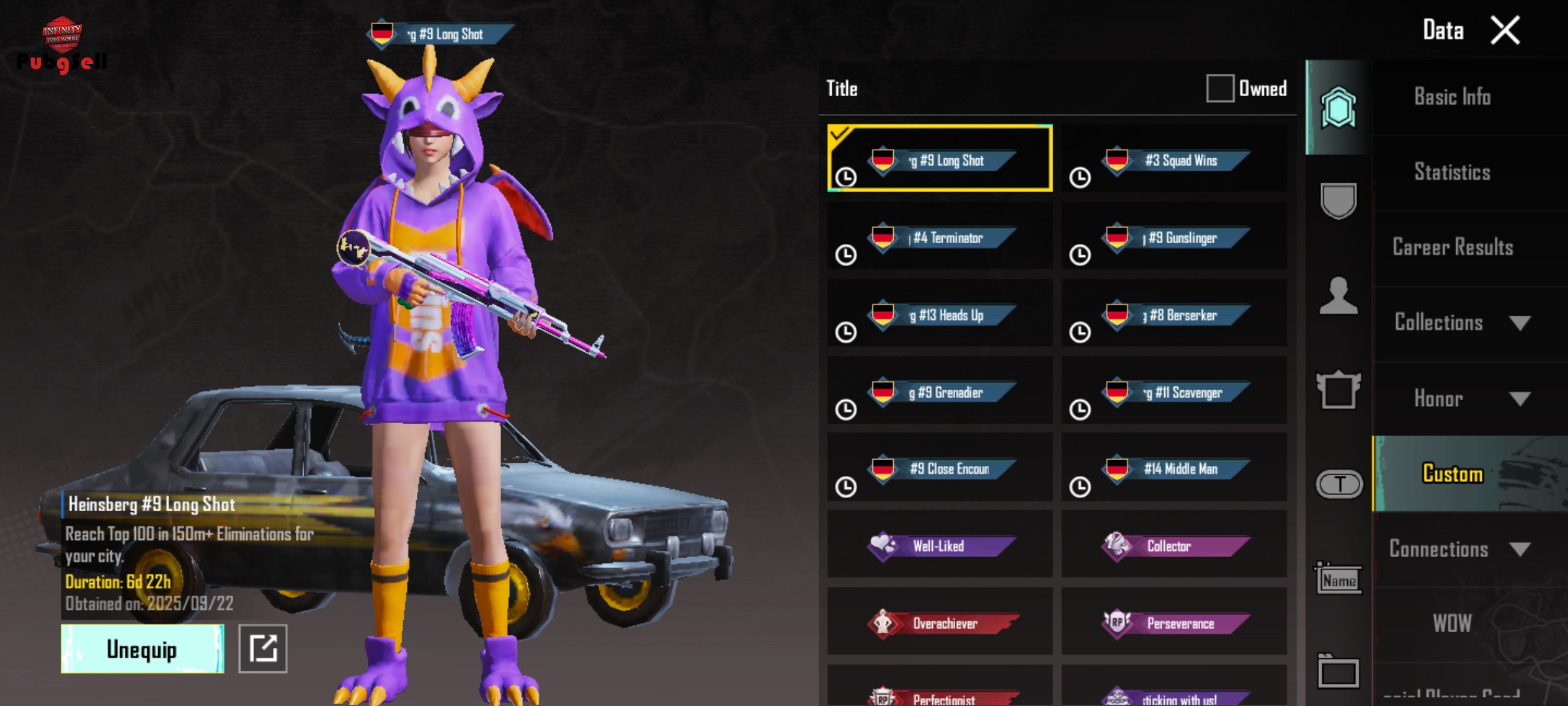This screenshot has height=706, width=1568.
Task: Open the Basic Info section
Action: [1452, 97]
